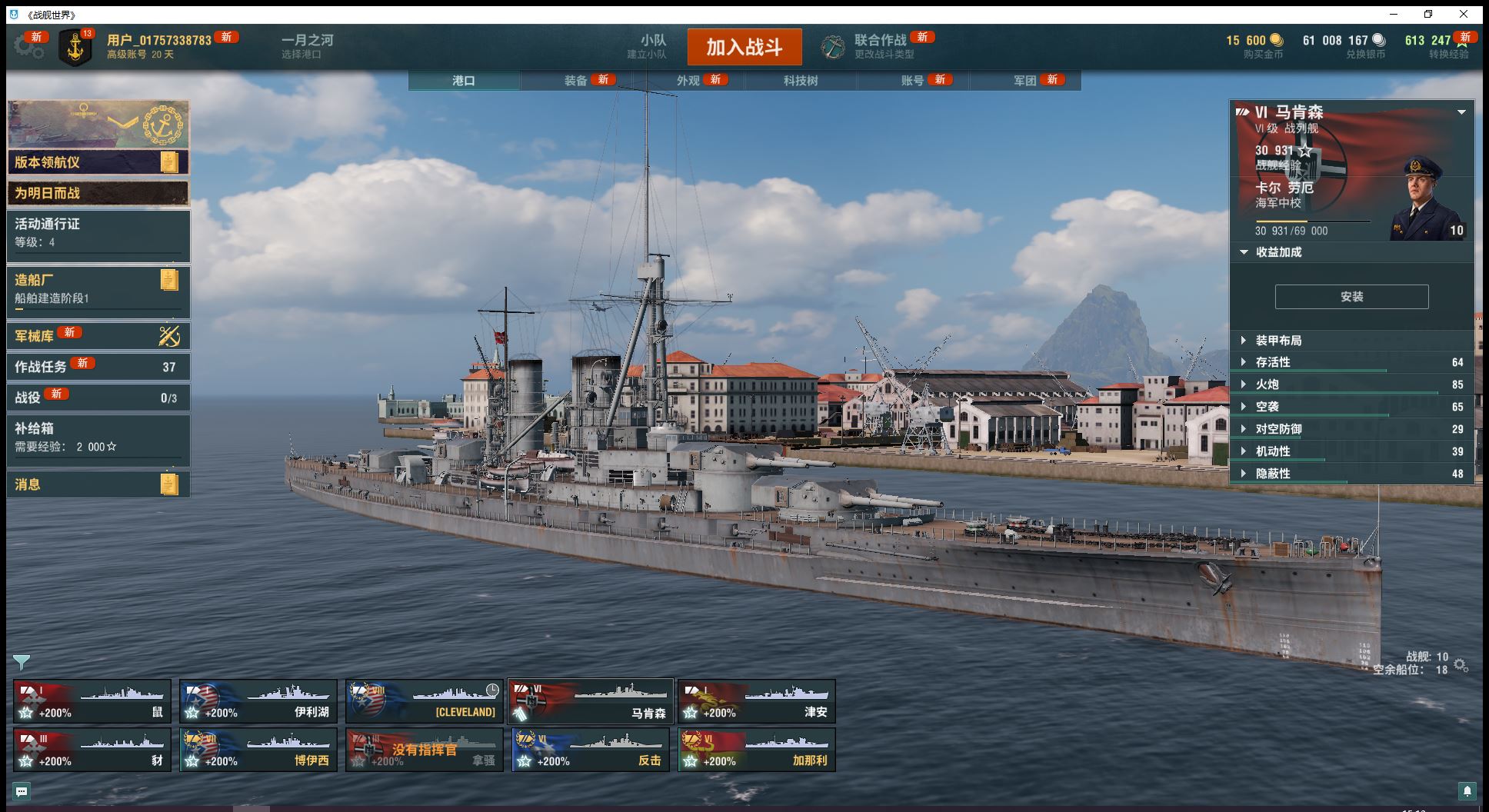Expand the 火炮 artillery stats

point(1267,384)
